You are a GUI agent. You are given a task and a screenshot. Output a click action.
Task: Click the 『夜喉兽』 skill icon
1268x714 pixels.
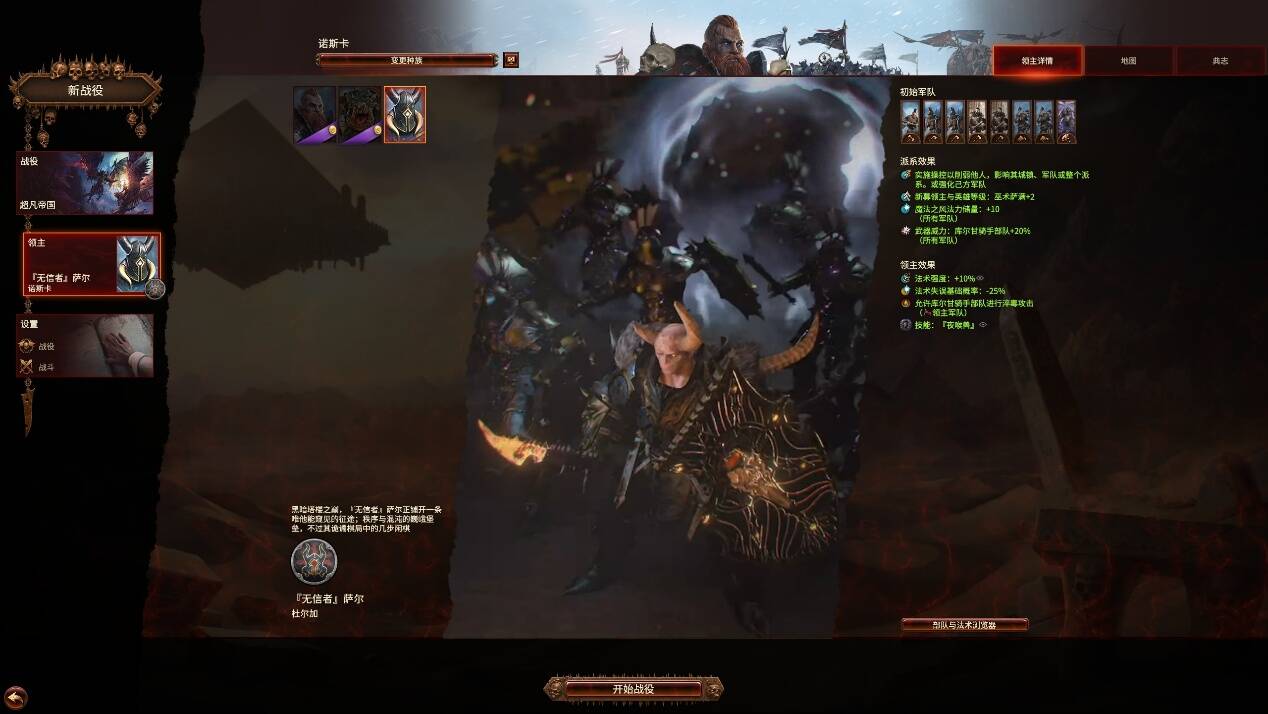coord(906,325)
